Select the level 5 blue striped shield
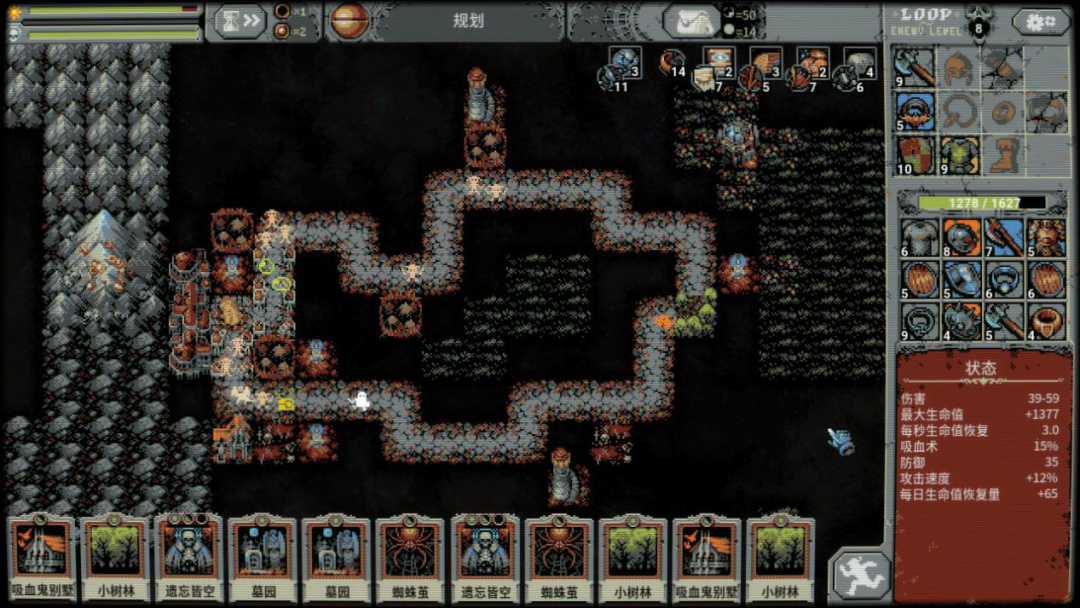The height and width of the screenshot is (608, 1080). (x=961, y=280)
